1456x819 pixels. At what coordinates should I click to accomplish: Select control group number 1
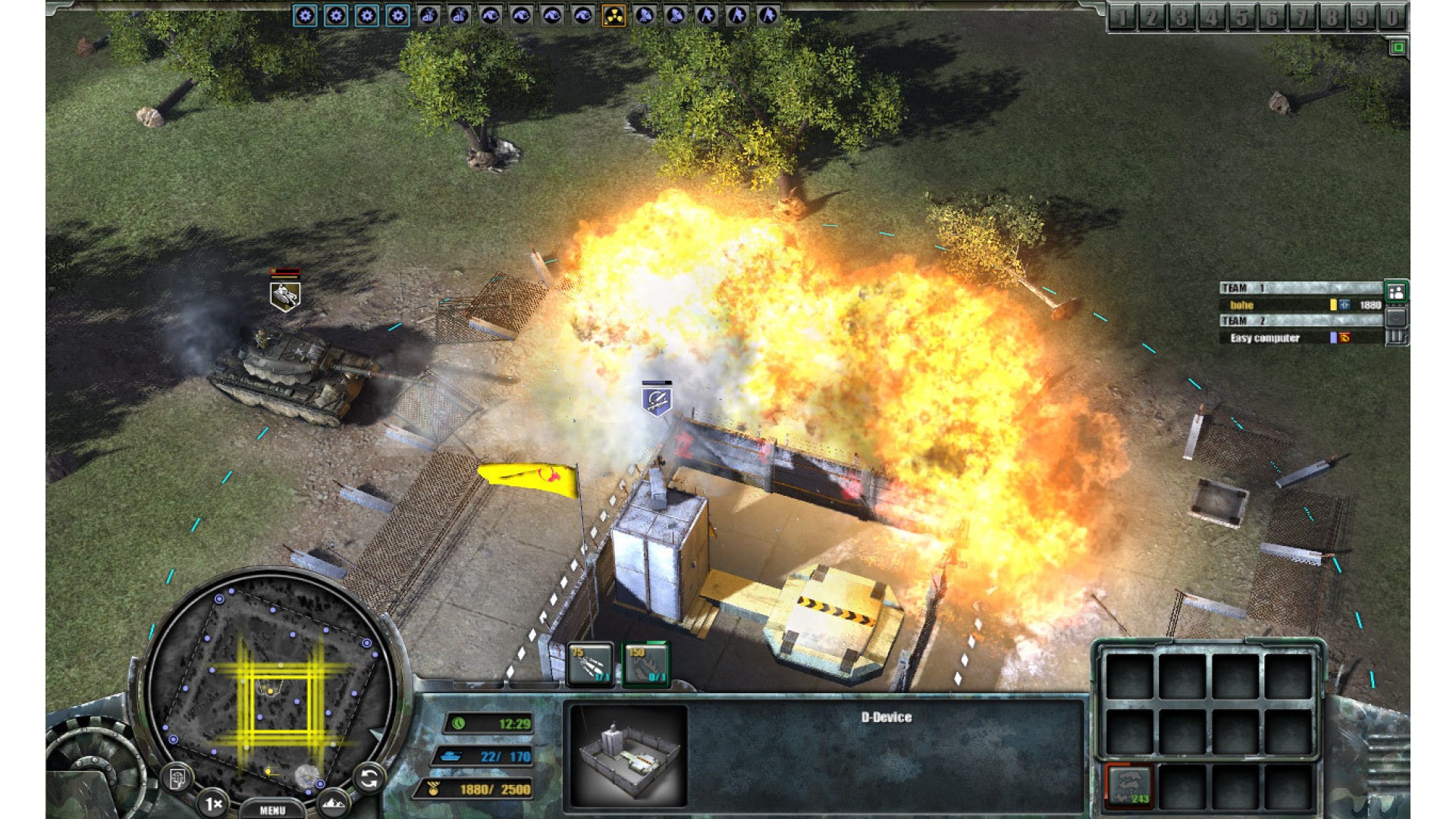point(1122,17)
